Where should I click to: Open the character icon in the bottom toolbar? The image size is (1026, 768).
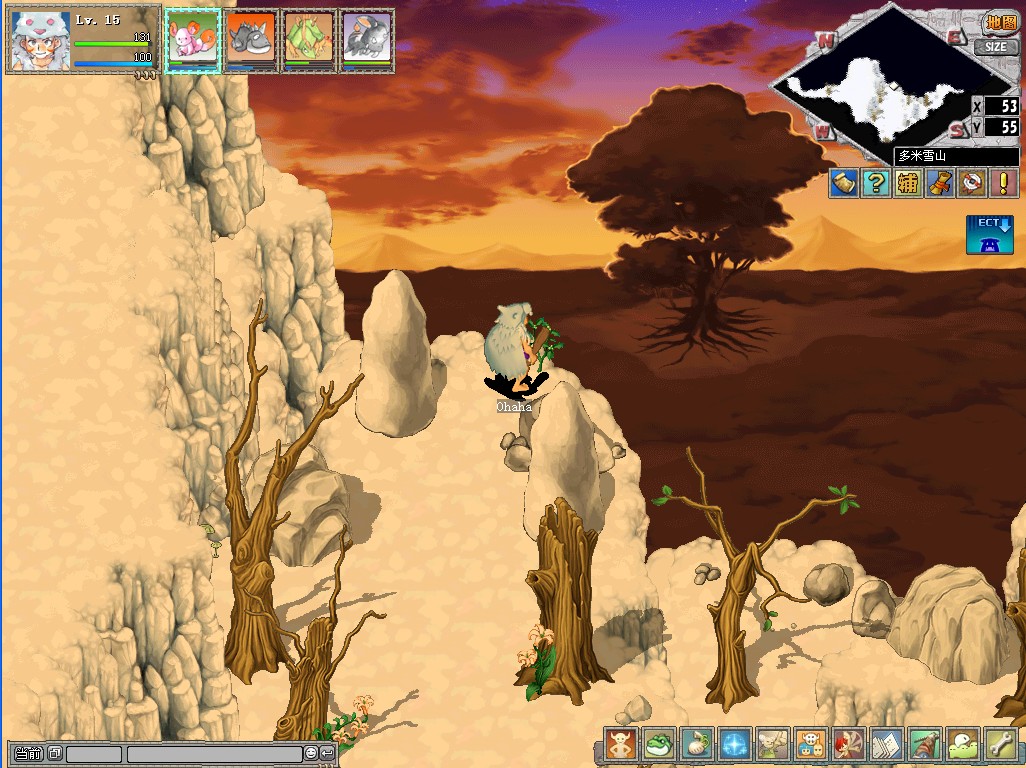621,745
